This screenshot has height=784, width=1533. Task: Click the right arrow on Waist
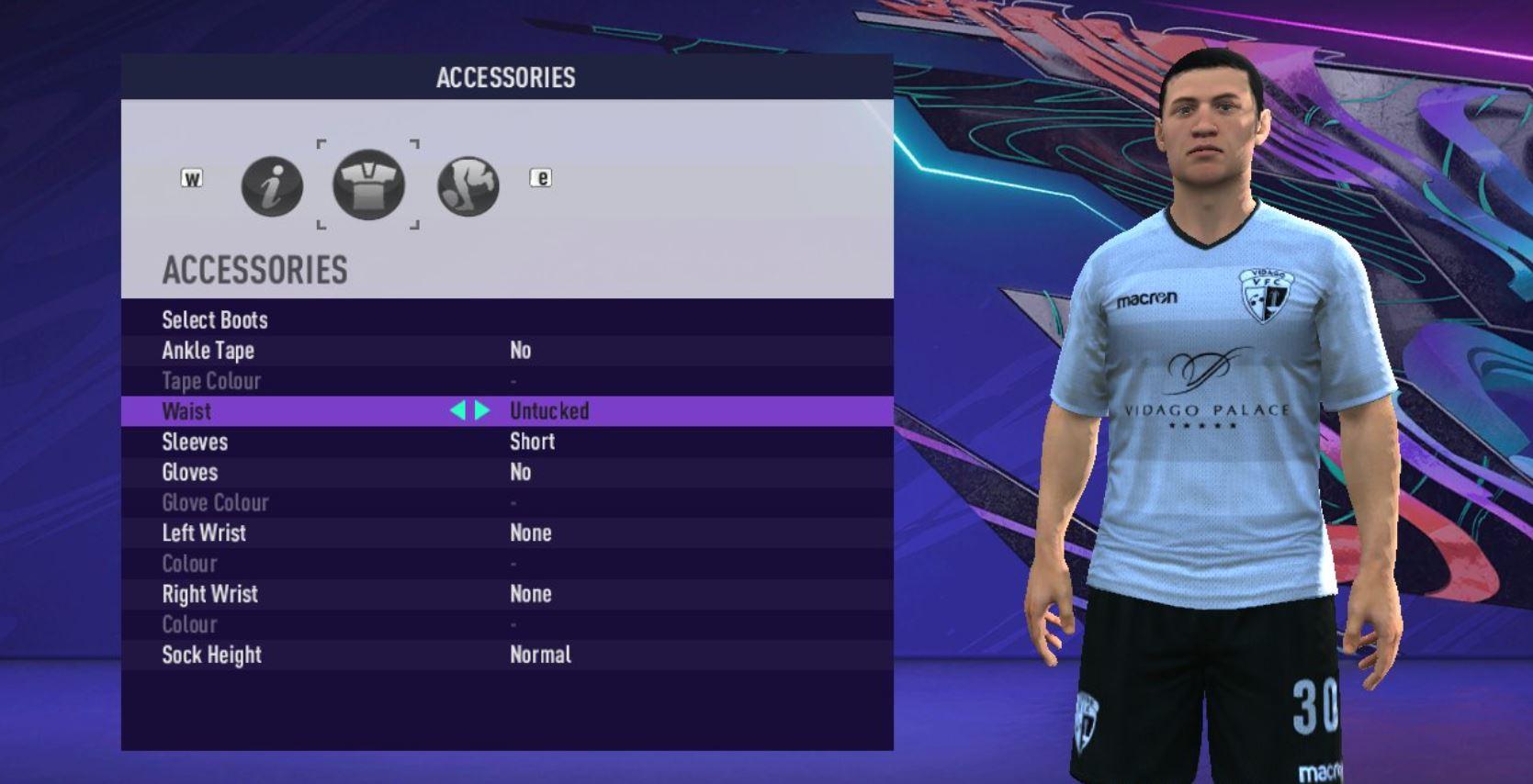click(482, 411)
